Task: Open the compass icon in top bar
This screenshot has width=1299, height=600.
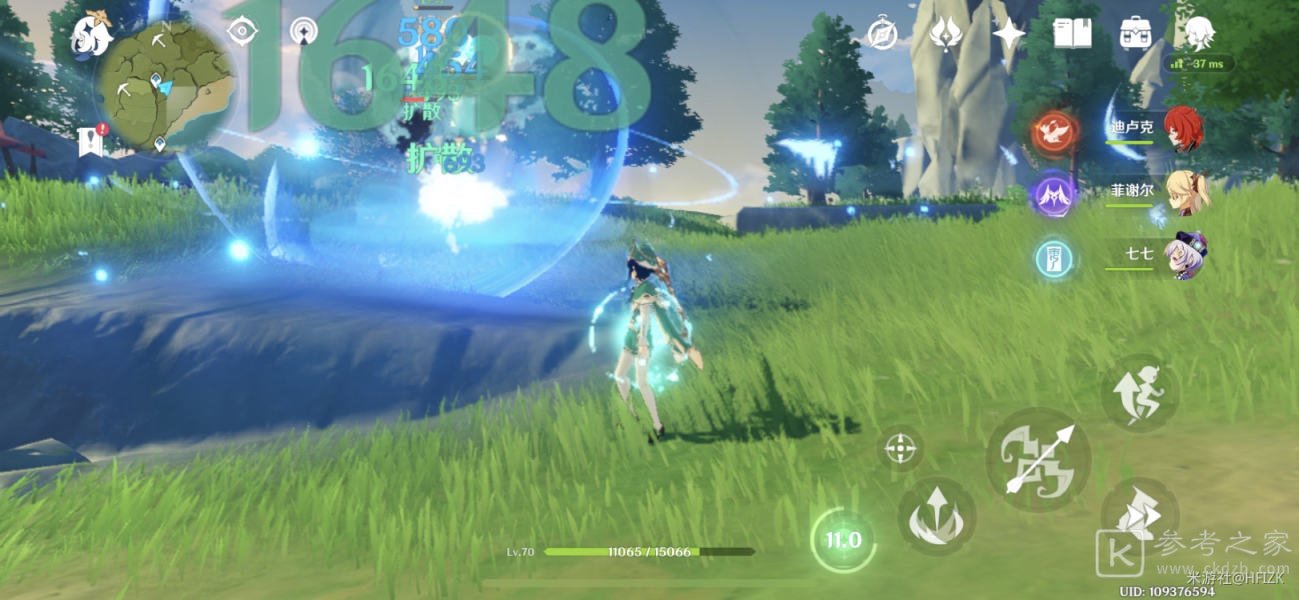Action: point(881,33)
